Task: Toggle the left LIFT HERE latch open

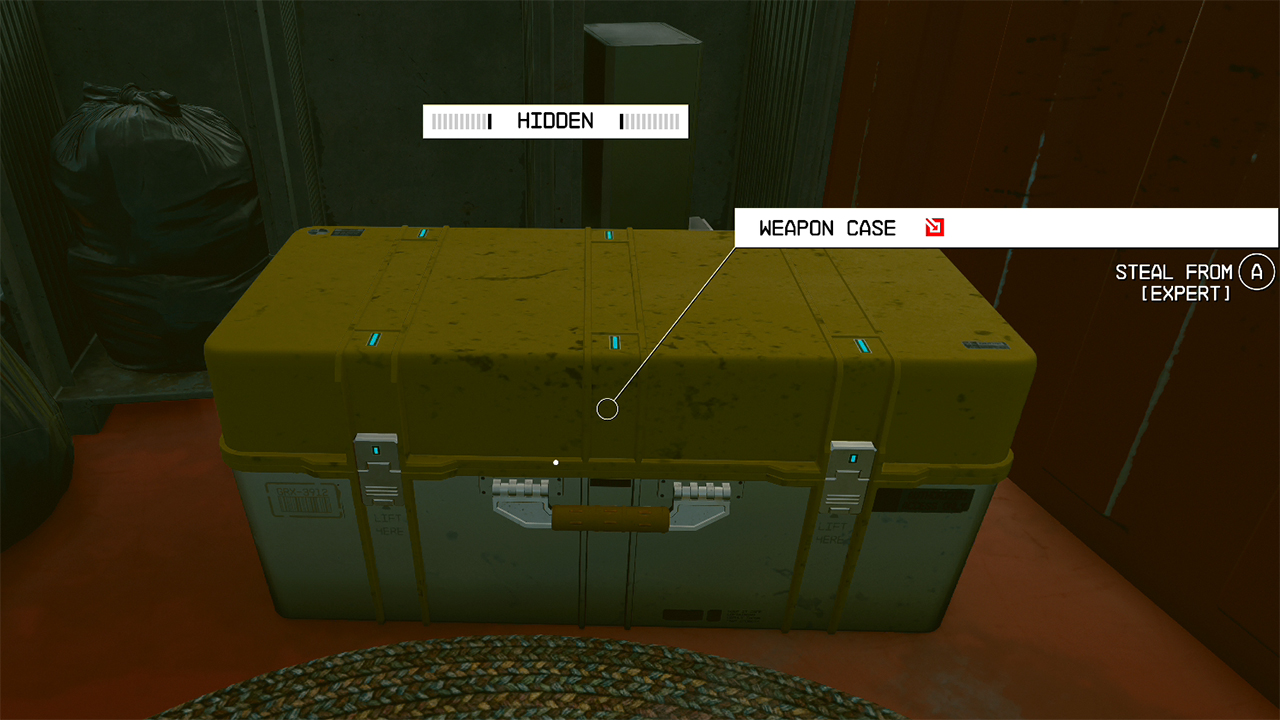Action: [377, 490]
